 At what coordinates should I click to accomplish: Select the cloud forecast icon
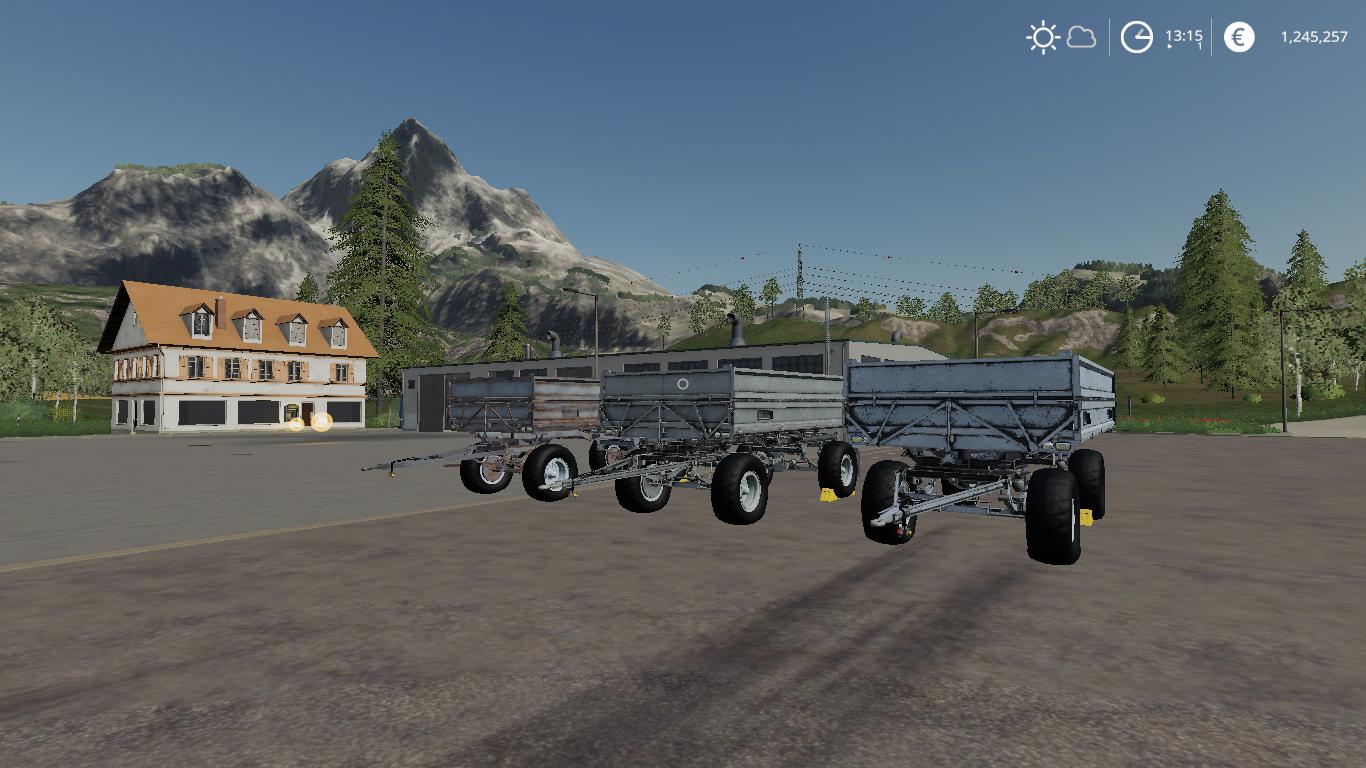[1081, 38]
